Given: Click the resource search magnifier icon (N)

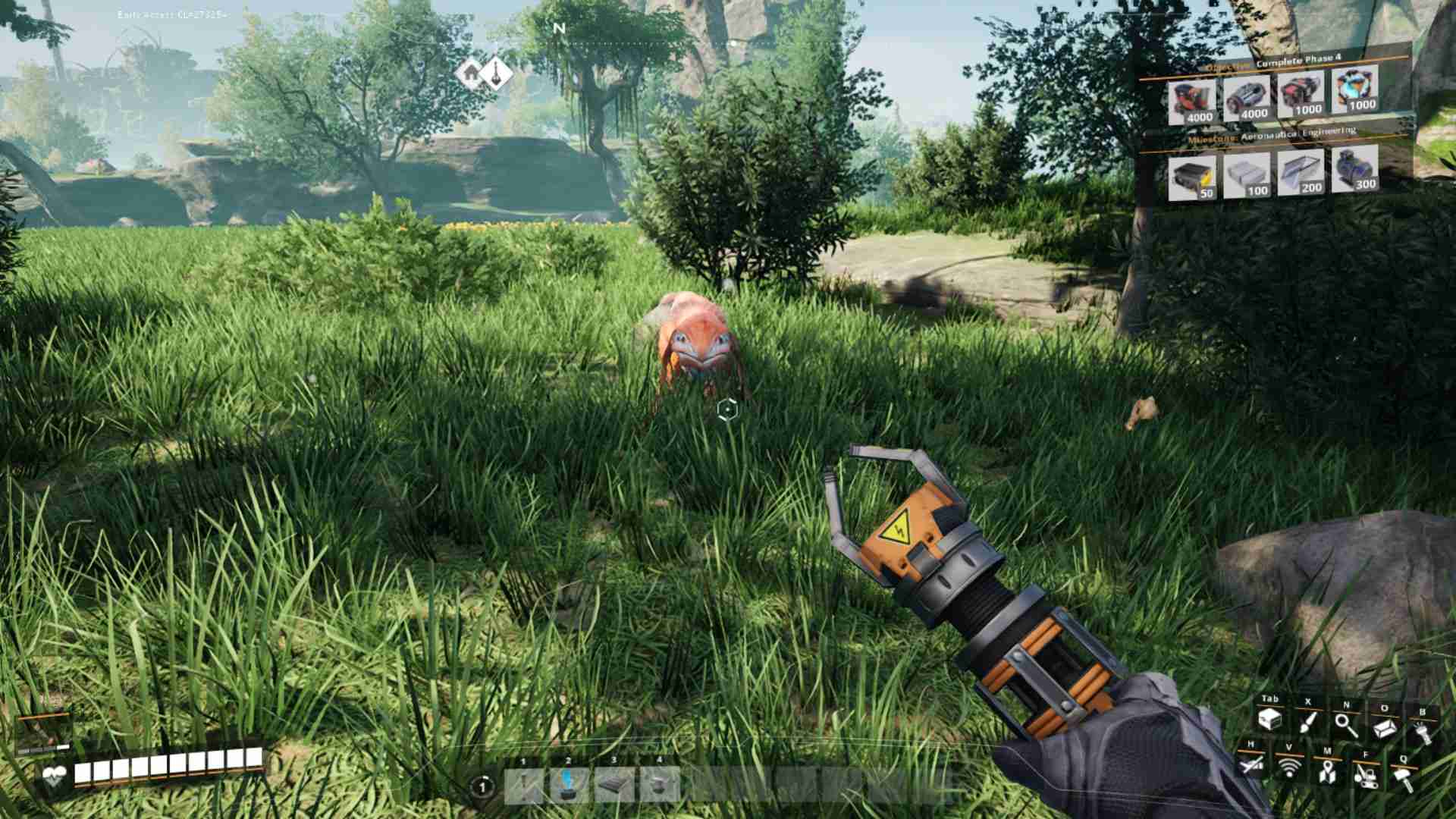Looking at the screenshot, I should (x=1342, y=724).
